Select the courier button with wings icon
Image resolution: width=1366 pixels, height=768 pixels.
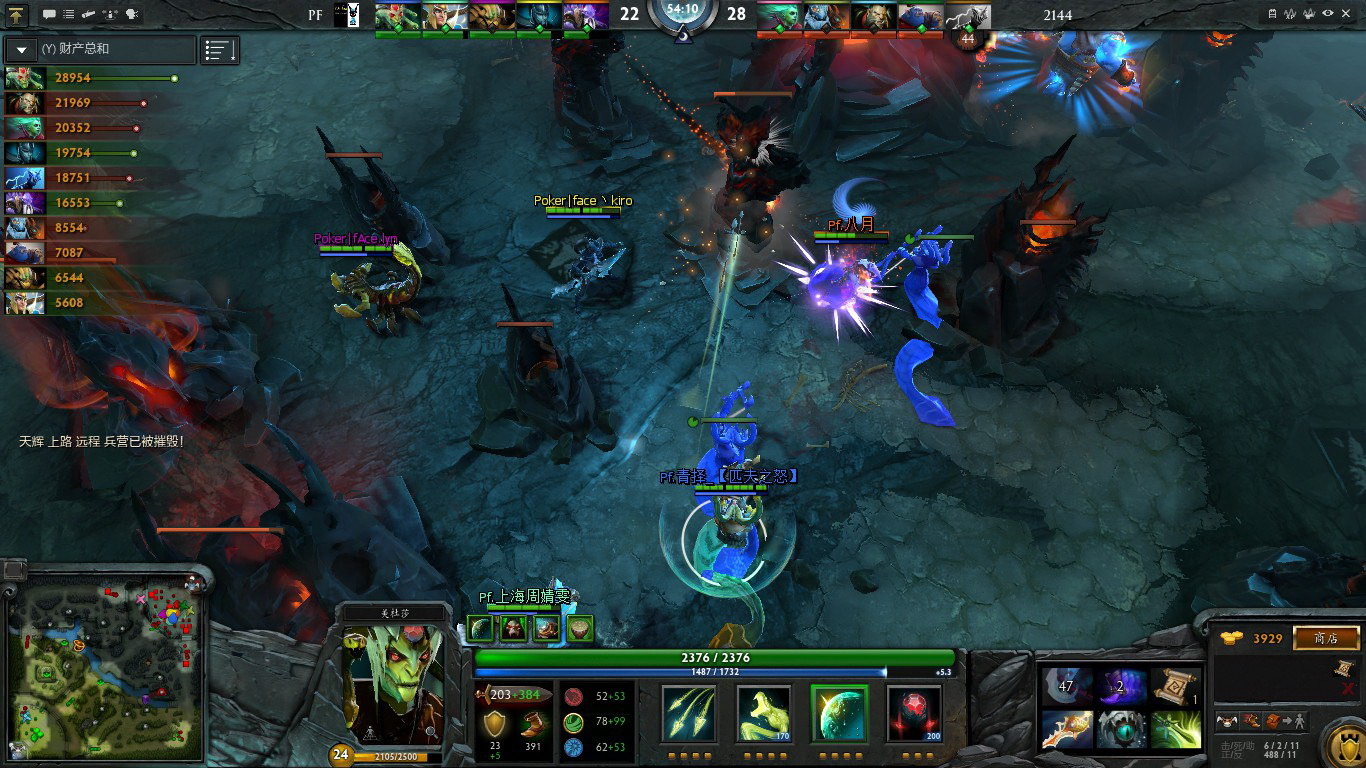click(x=1226, y=721)
